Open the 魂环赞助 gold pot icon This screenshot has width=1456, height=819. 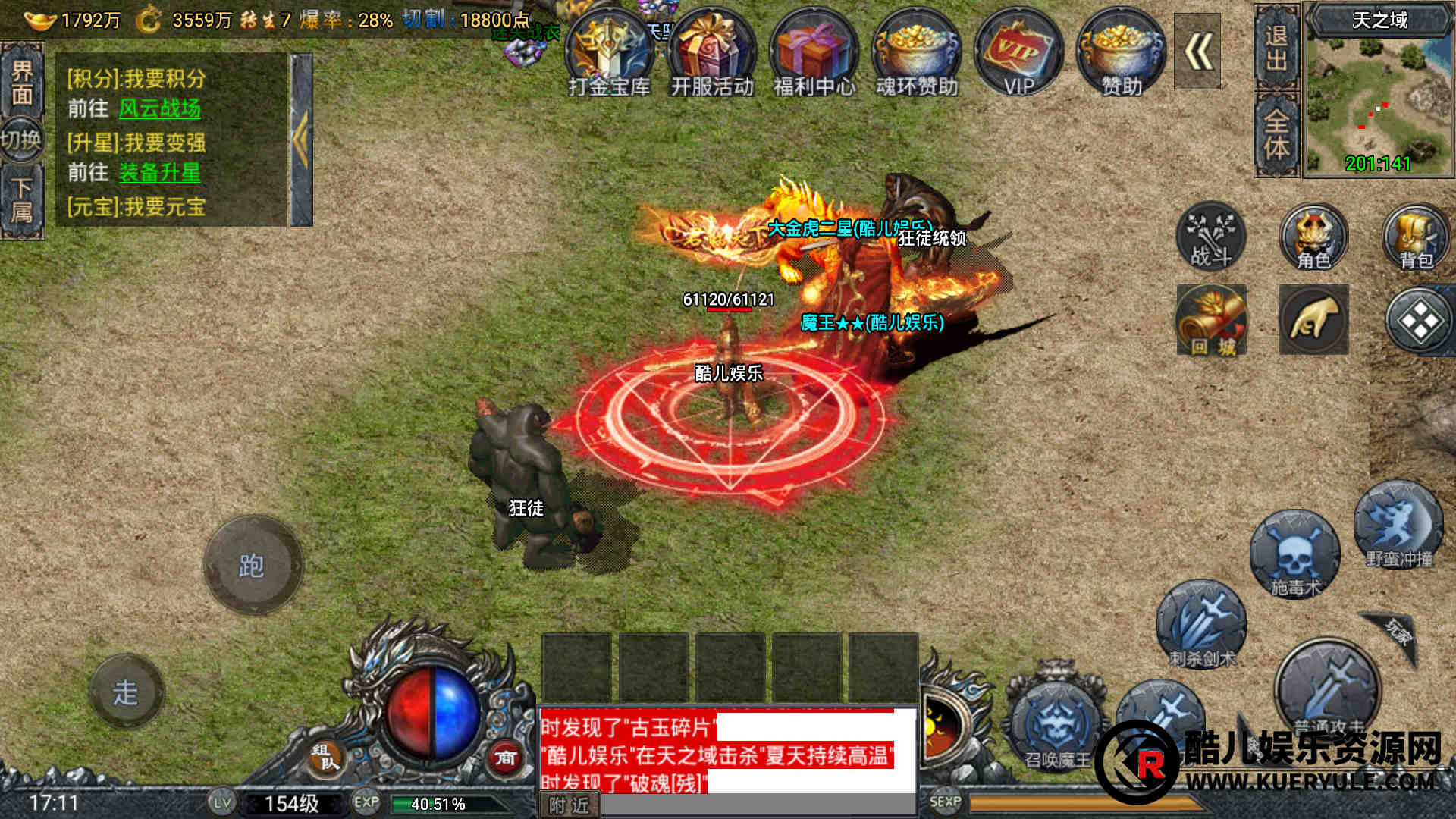[x=916, y=55]
